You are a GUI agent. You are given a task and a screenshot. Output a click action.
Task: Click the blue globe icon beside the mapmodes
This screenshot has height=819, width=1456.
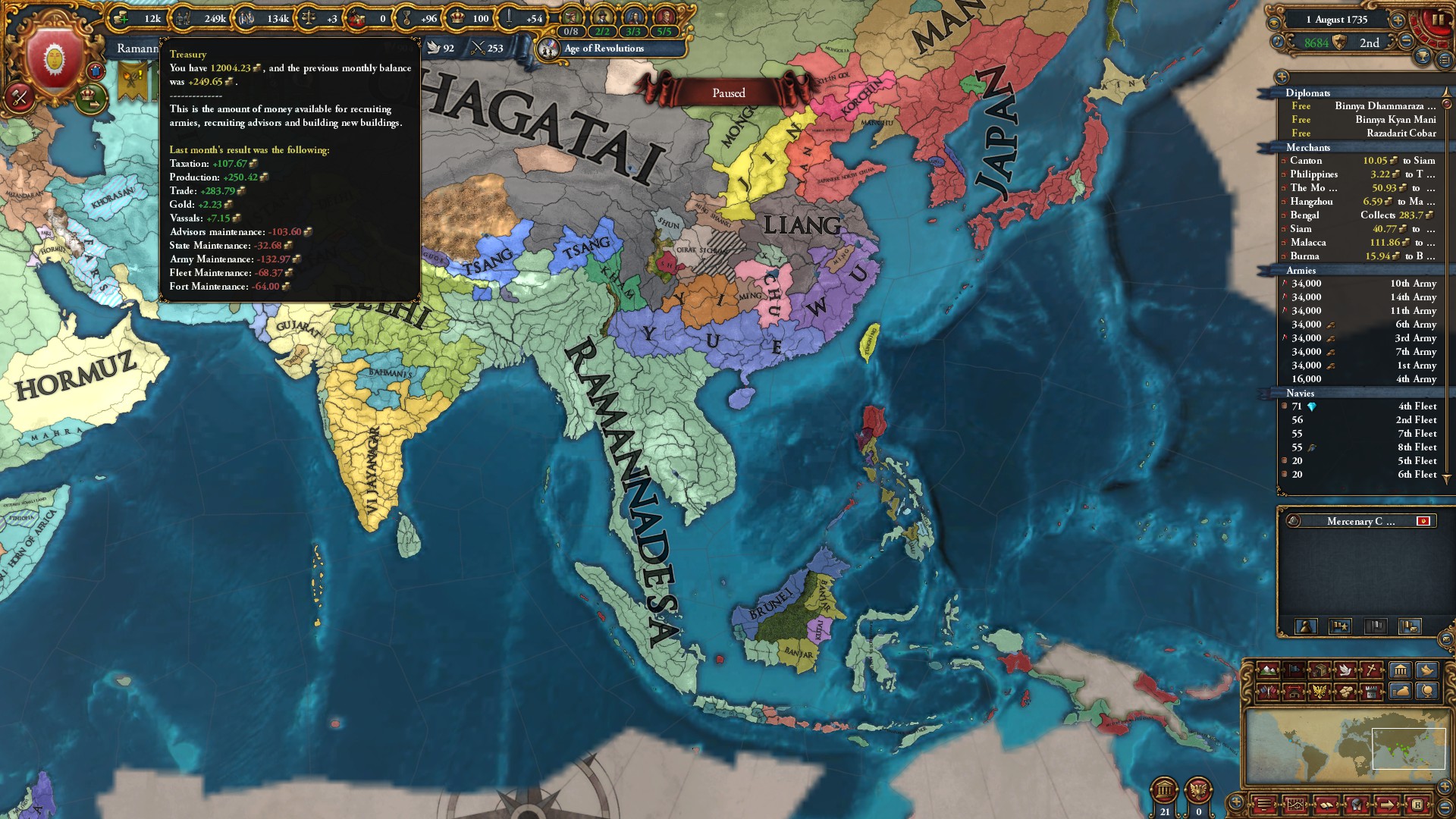[x=1426, y=691]
